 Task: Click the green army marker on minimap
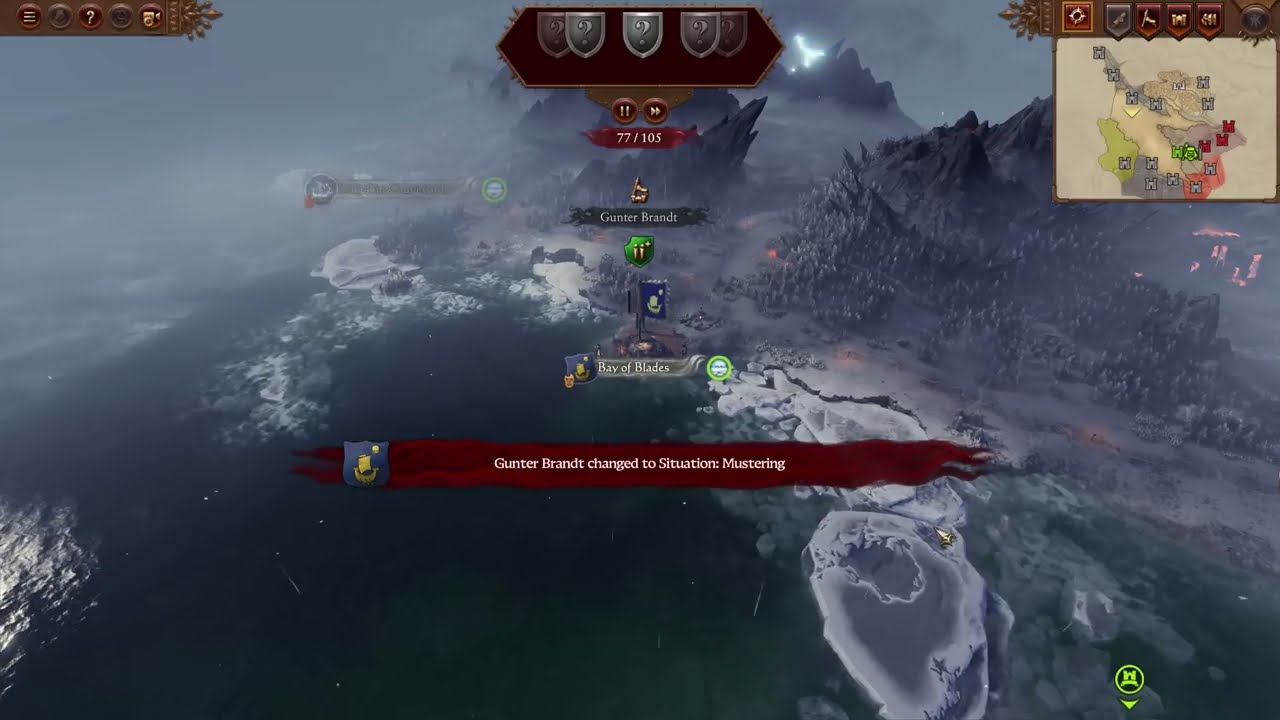[1186, 153]
